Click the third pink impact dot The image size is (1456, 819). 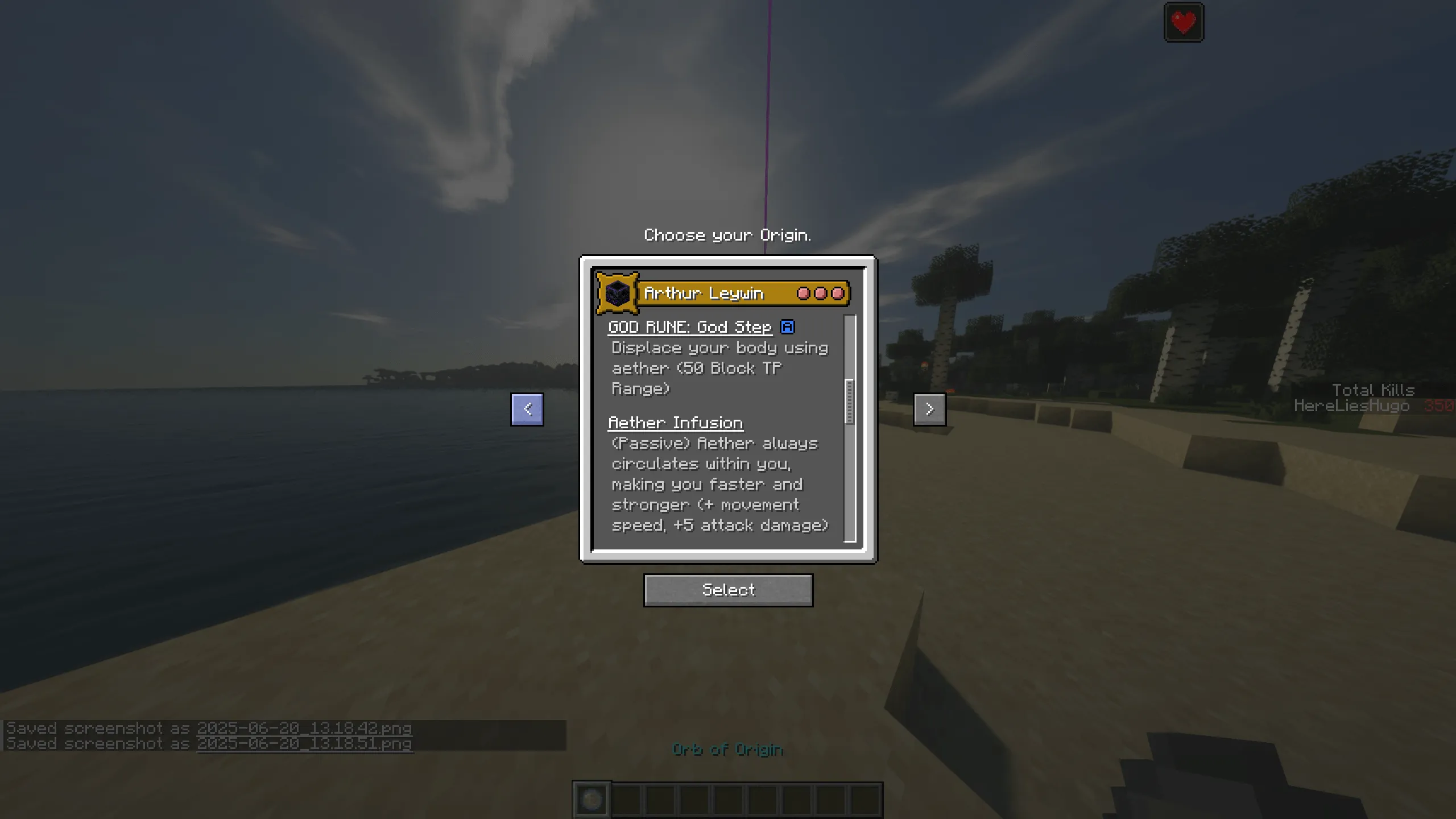coord(837,293)
